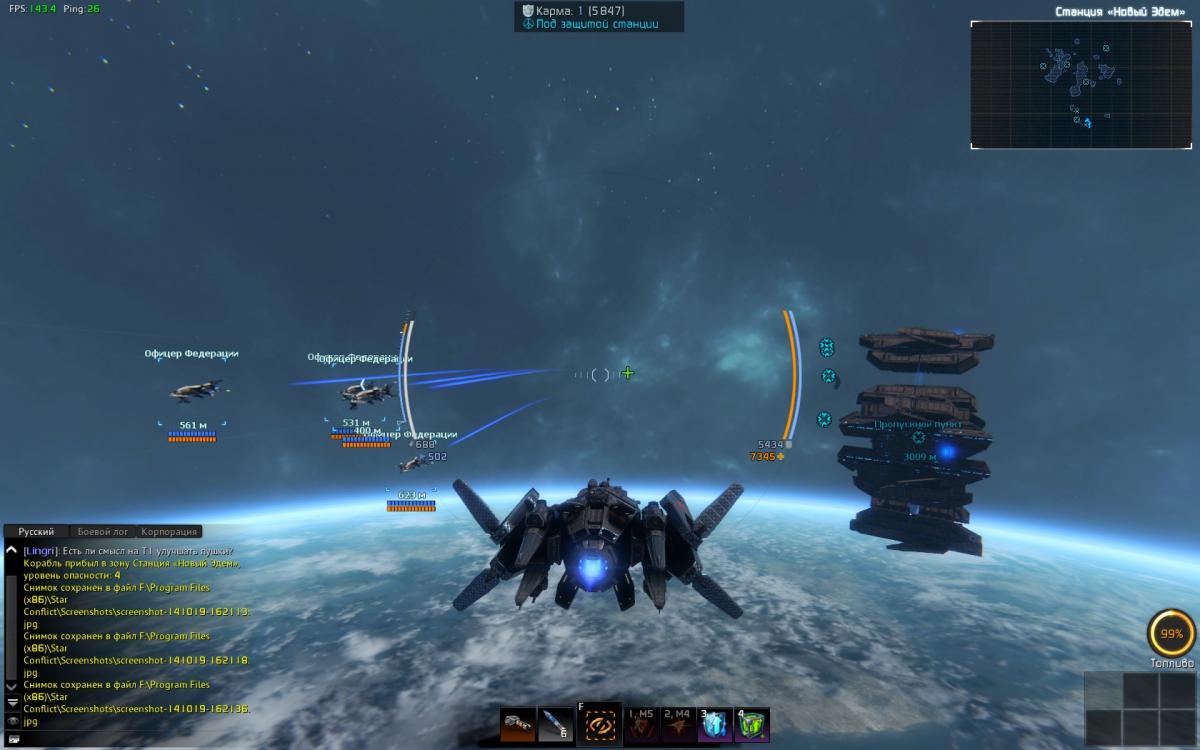
Task: Jump to the latest chat message arrow
Action: (12, 702)
